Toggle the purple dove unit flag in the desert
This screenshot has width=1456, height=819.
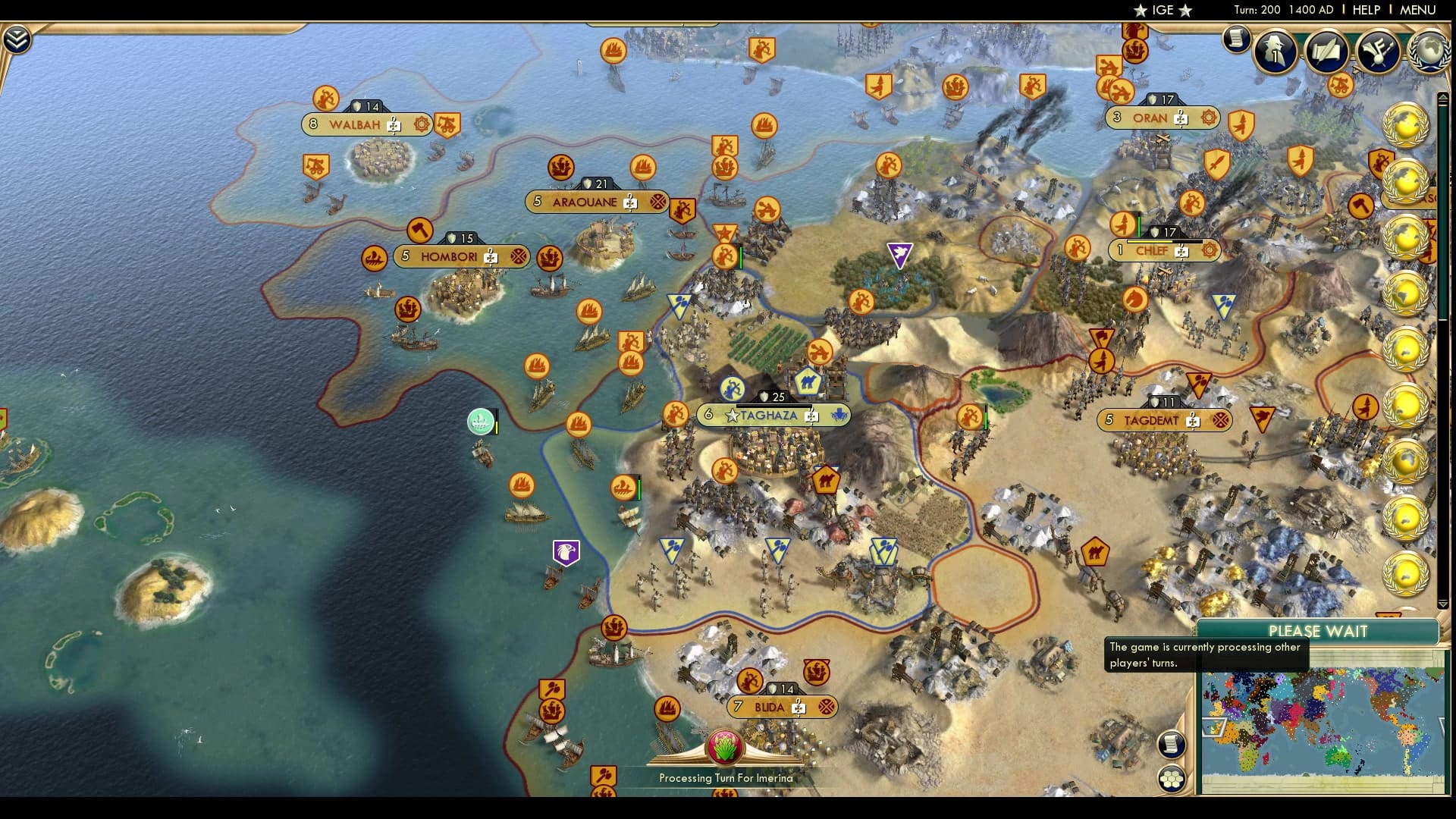coord(900,253)
